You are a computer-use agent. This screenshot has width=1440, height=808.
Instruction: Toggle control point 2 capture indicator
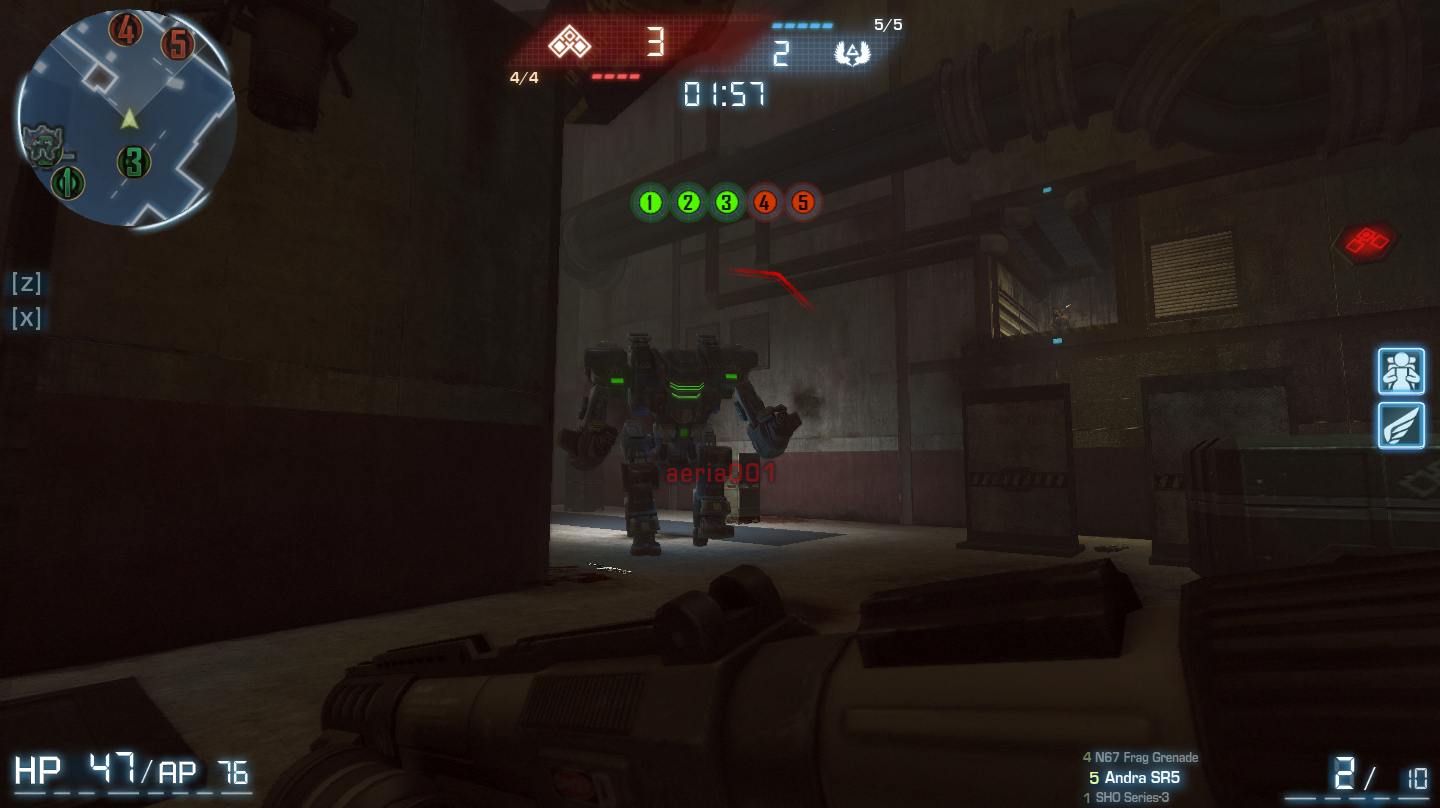[688, 202]
